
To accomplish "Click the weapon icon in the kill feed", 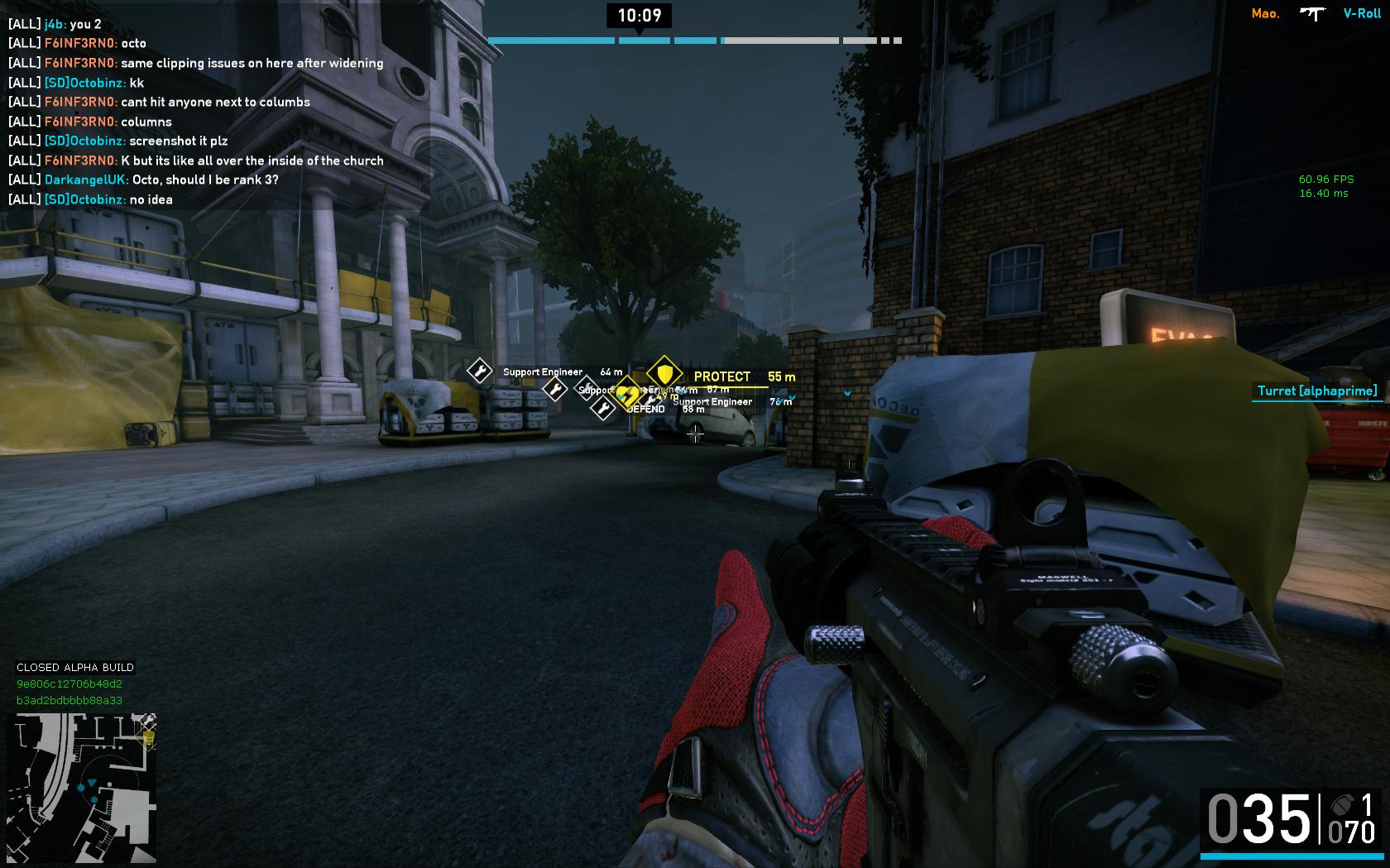I will [1311, 13].
